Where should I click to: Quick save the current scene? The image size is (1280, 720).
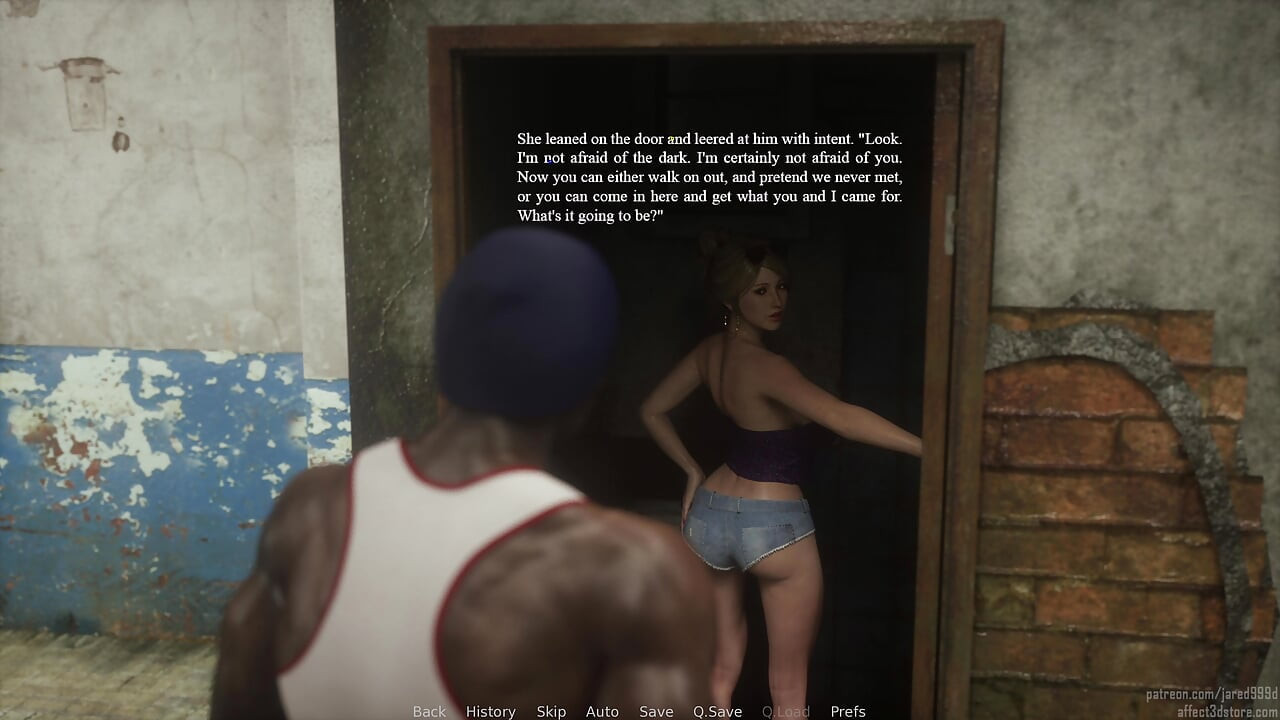tap(717, 711)
